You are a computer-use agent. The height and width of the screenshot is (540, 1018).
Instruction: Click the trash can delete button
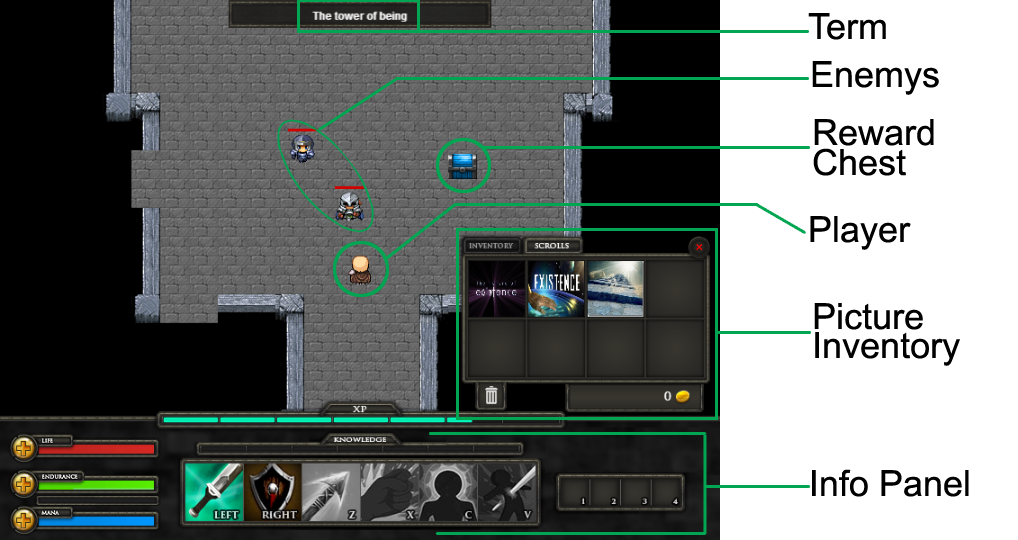[x=491, y=396]
